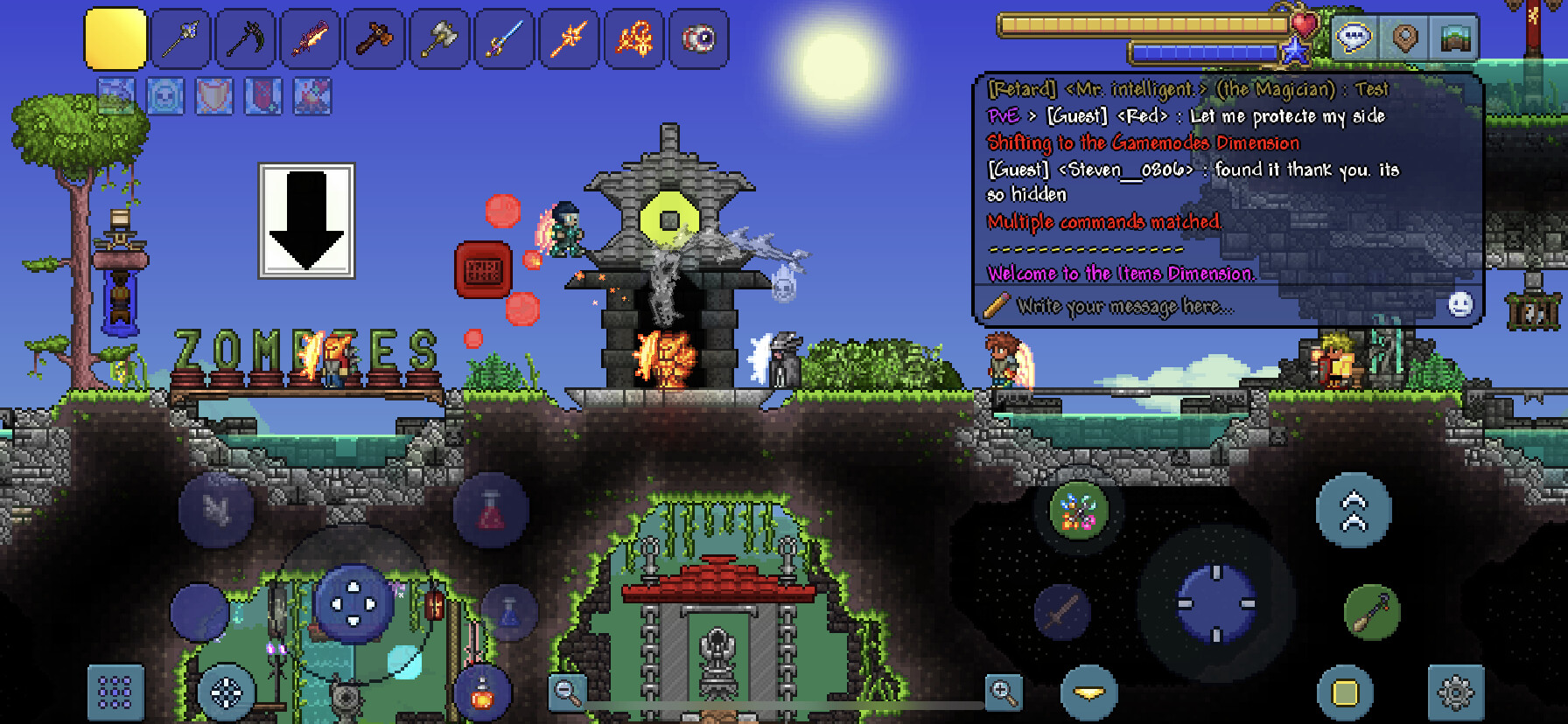
Task: Select the flaming sword in the hotbar
Action: point(310,38)
